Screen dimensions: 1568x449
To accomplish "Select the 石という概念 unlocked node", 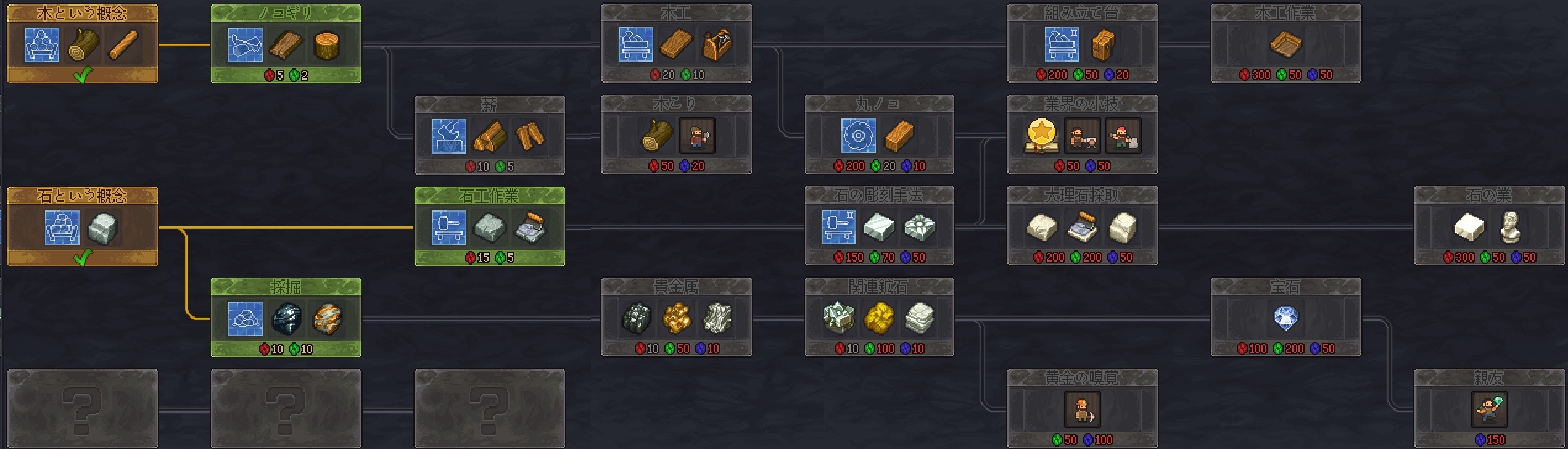I will point(82,227).
